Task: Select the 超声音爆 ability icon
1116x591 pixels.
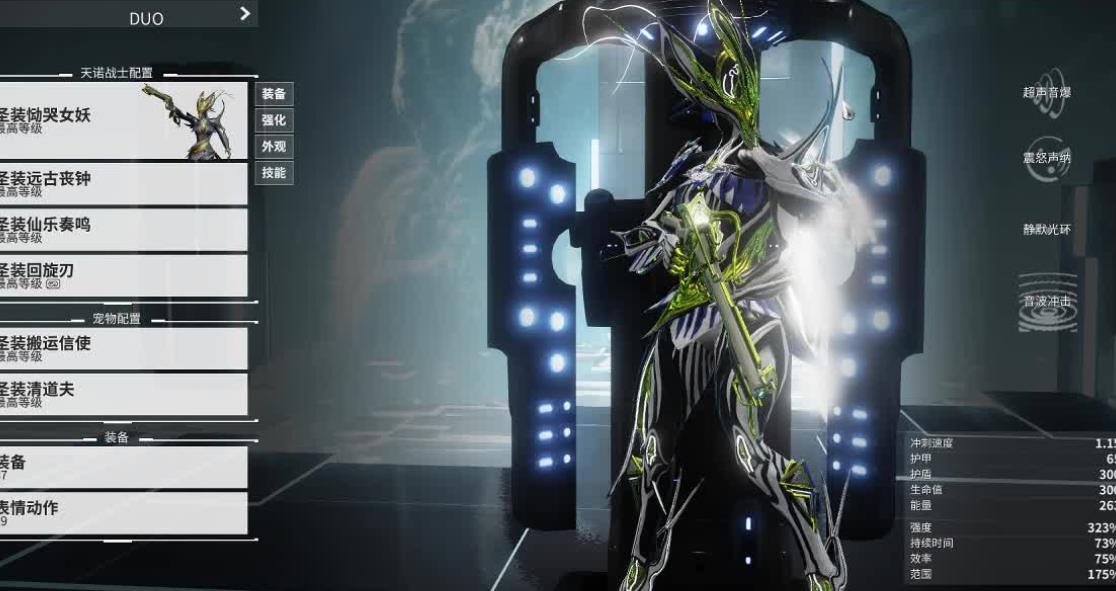Action: click(x=1047, y=89)
